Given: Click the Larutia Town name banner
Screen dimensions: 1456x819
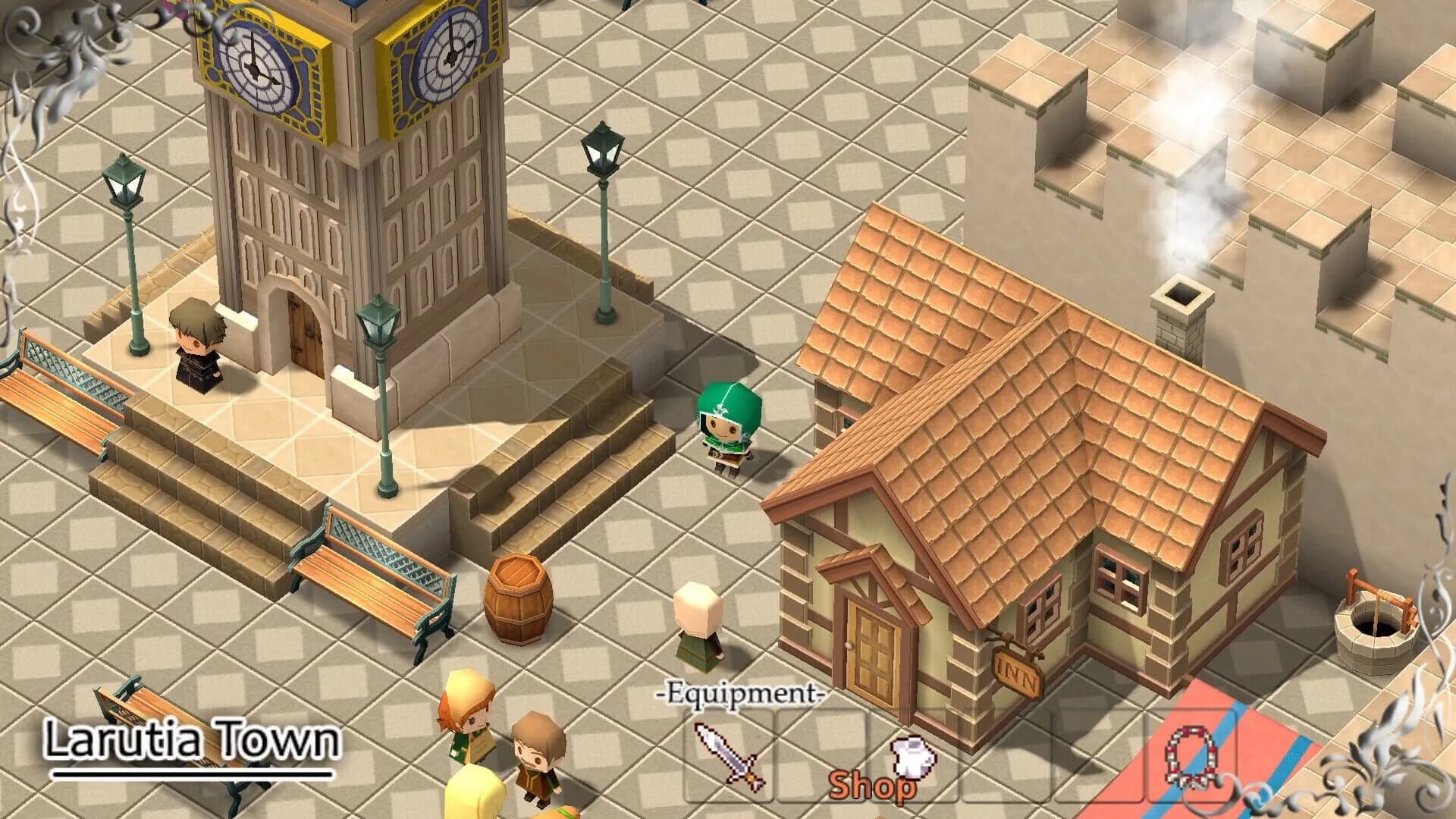Looking at the screenshot, I should (190, 739).
